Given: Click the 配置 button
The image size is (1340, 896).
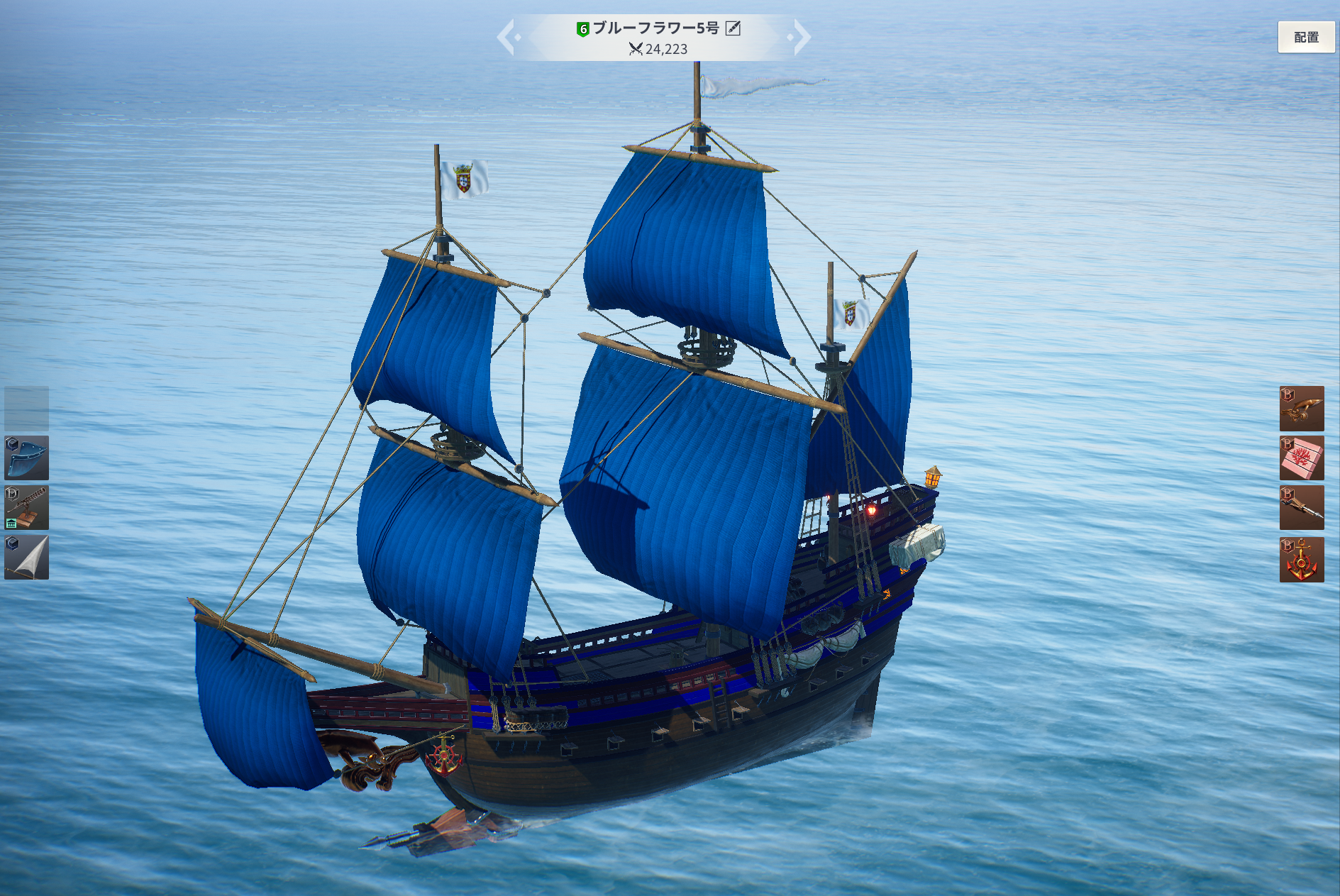Looking at the screenshot, I should click(x=1305, y=37).
